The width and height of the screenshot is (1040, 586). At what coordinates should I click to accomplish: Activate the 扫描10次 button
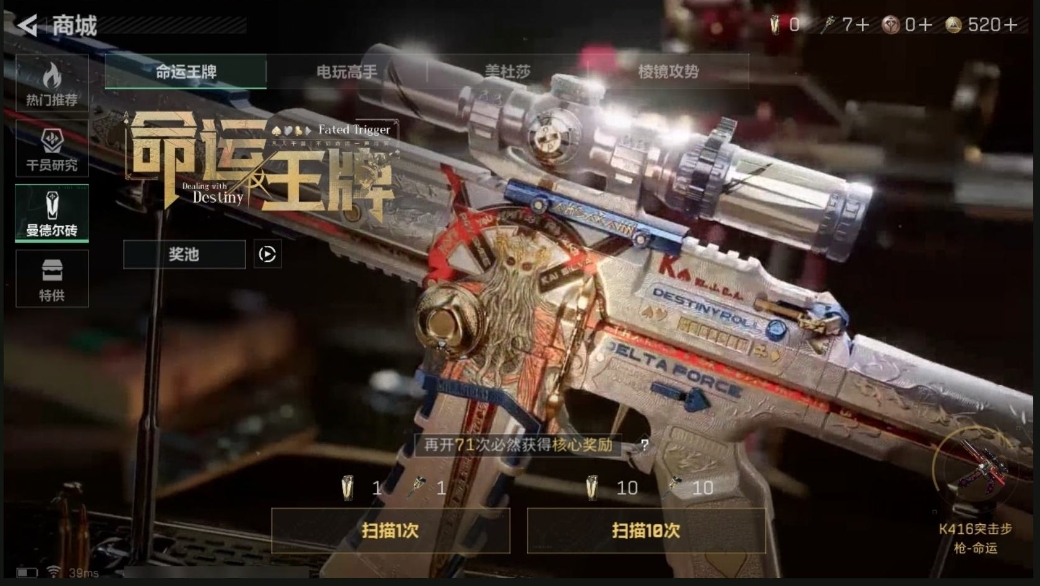[x=646, y=531]
